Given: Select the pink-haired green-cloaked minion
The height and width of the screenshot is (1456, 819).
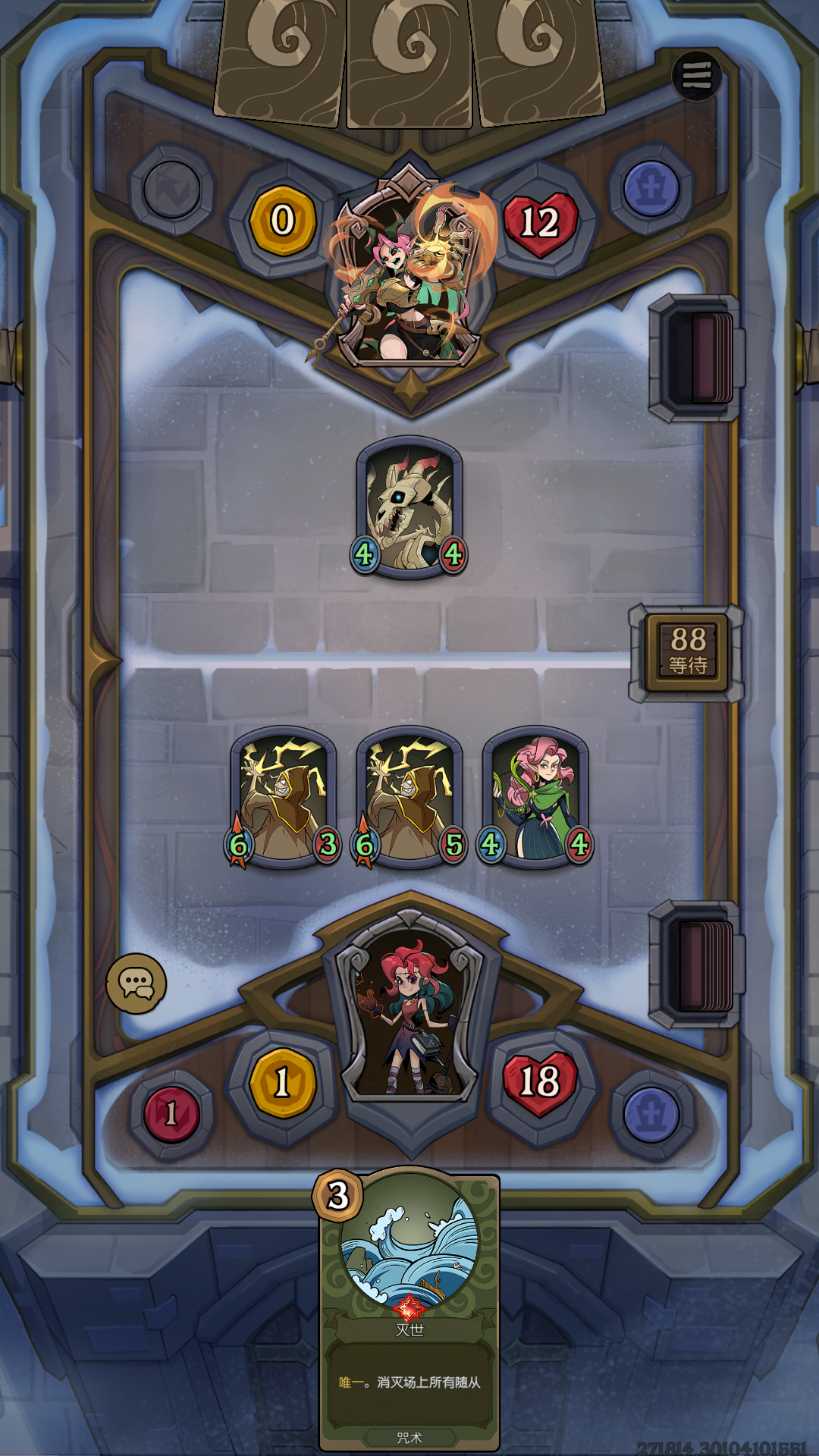Looking at the screenshot, I should click(536, 798).
